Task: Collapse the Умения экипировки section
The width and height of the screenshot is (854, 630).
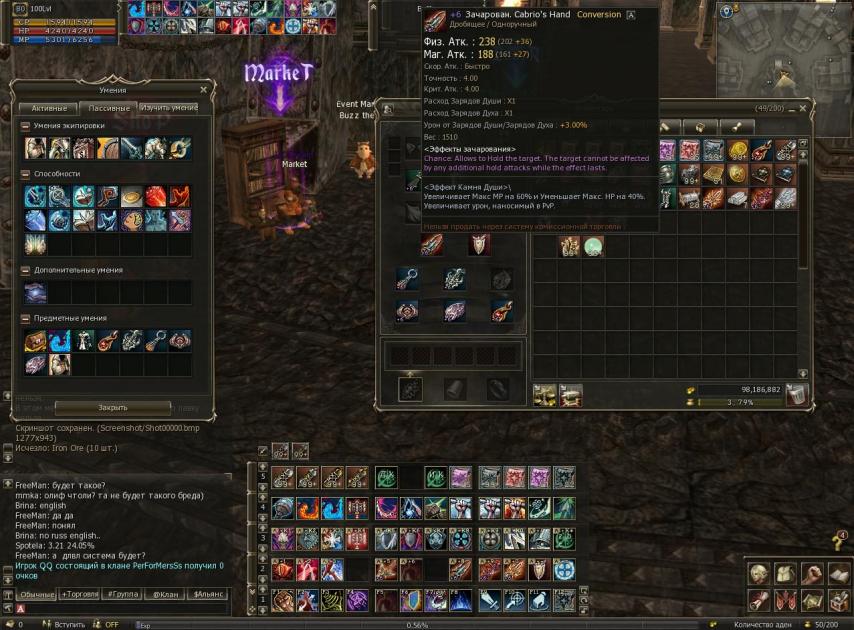Action: [25, 126]
